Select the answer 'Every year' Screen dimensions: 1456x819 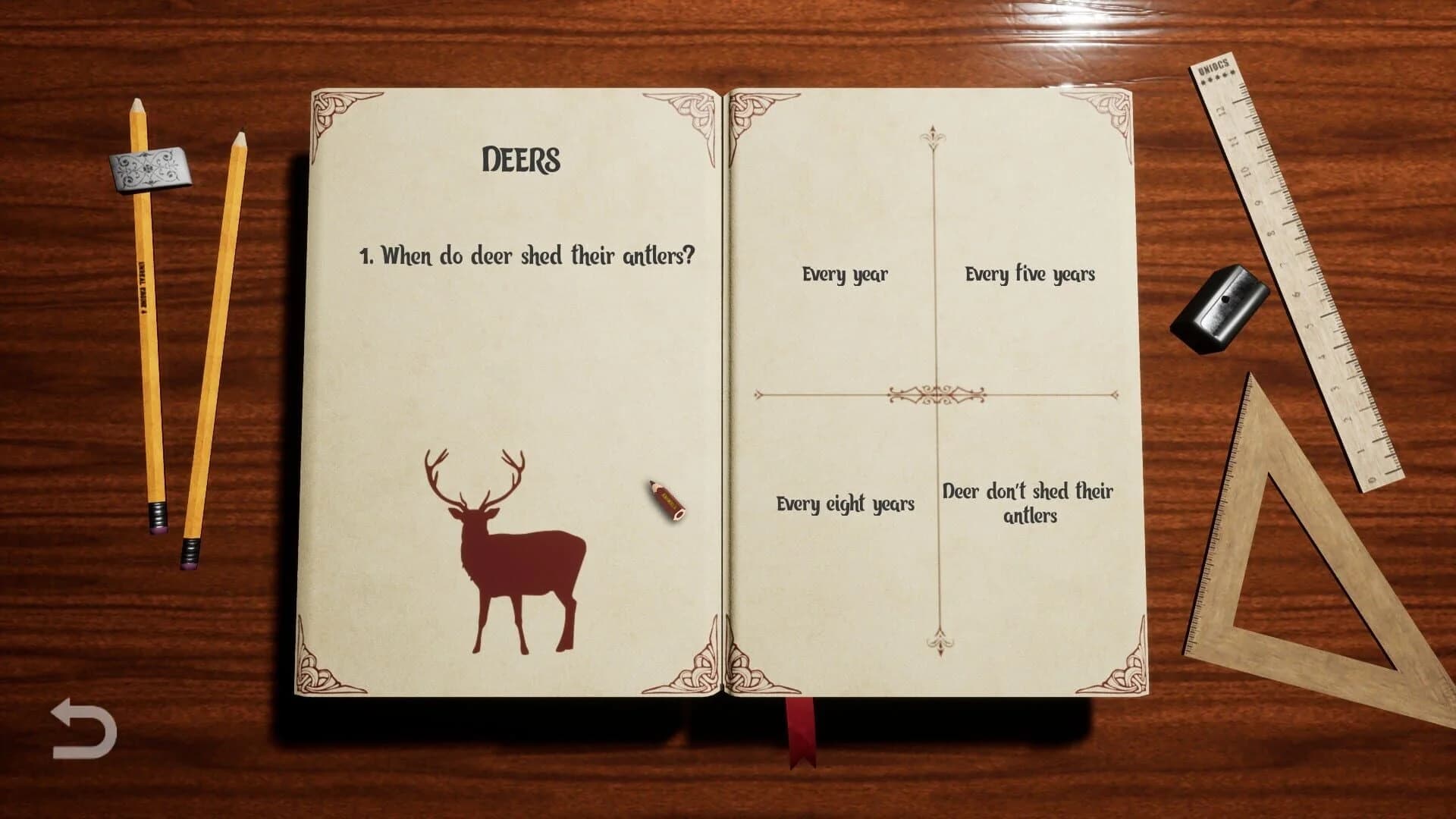(x=845, y=275)
